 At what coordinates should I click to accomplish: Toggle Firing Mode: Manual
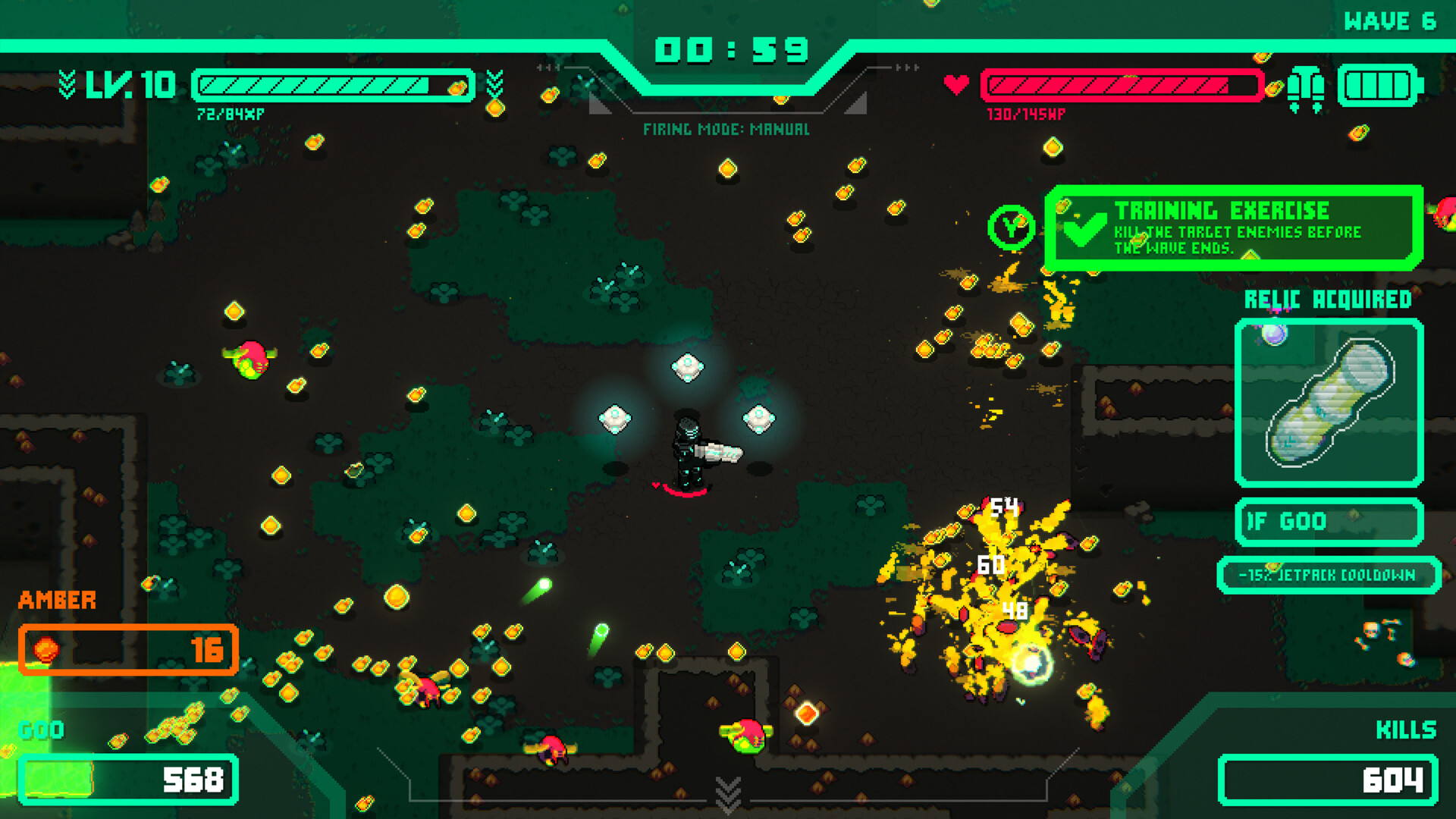(726, 129)
